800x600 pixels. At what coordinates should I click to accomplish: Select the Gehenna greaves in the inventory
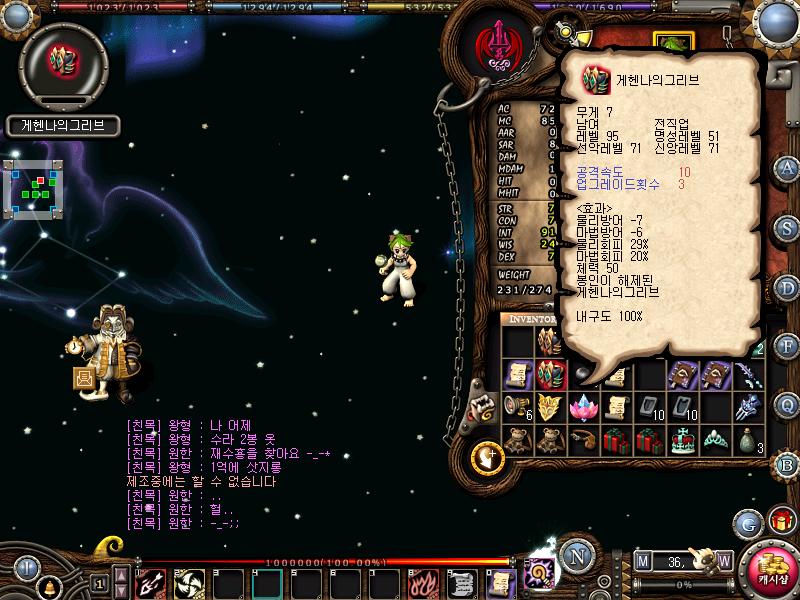coord(551,374)
